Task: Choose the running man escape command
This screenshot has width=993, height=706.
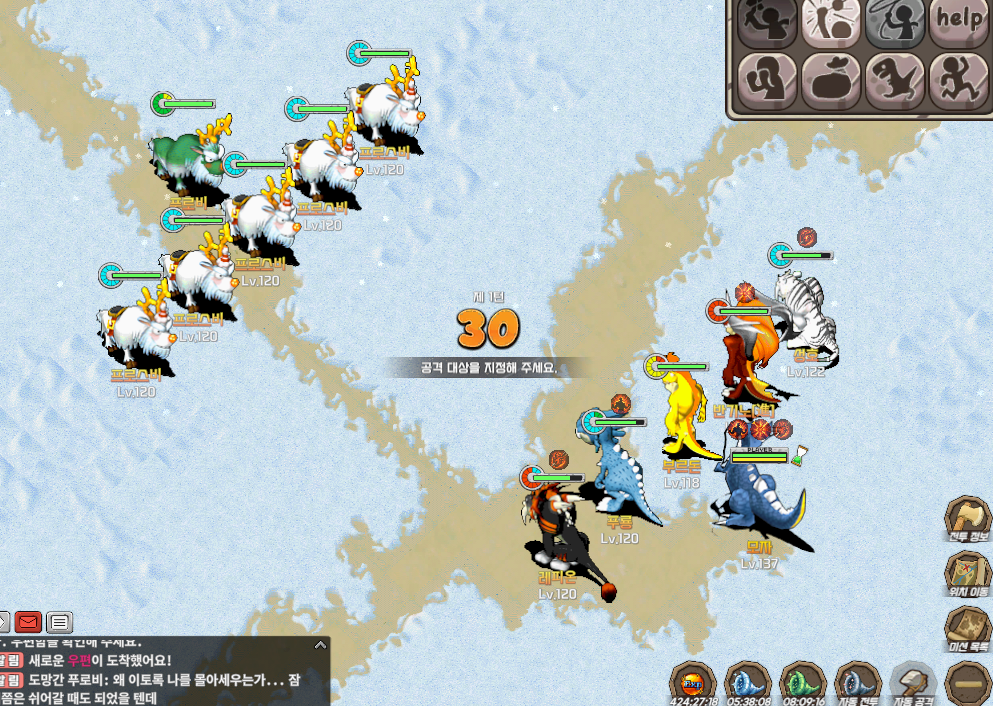Action: [x=959, y=78]
